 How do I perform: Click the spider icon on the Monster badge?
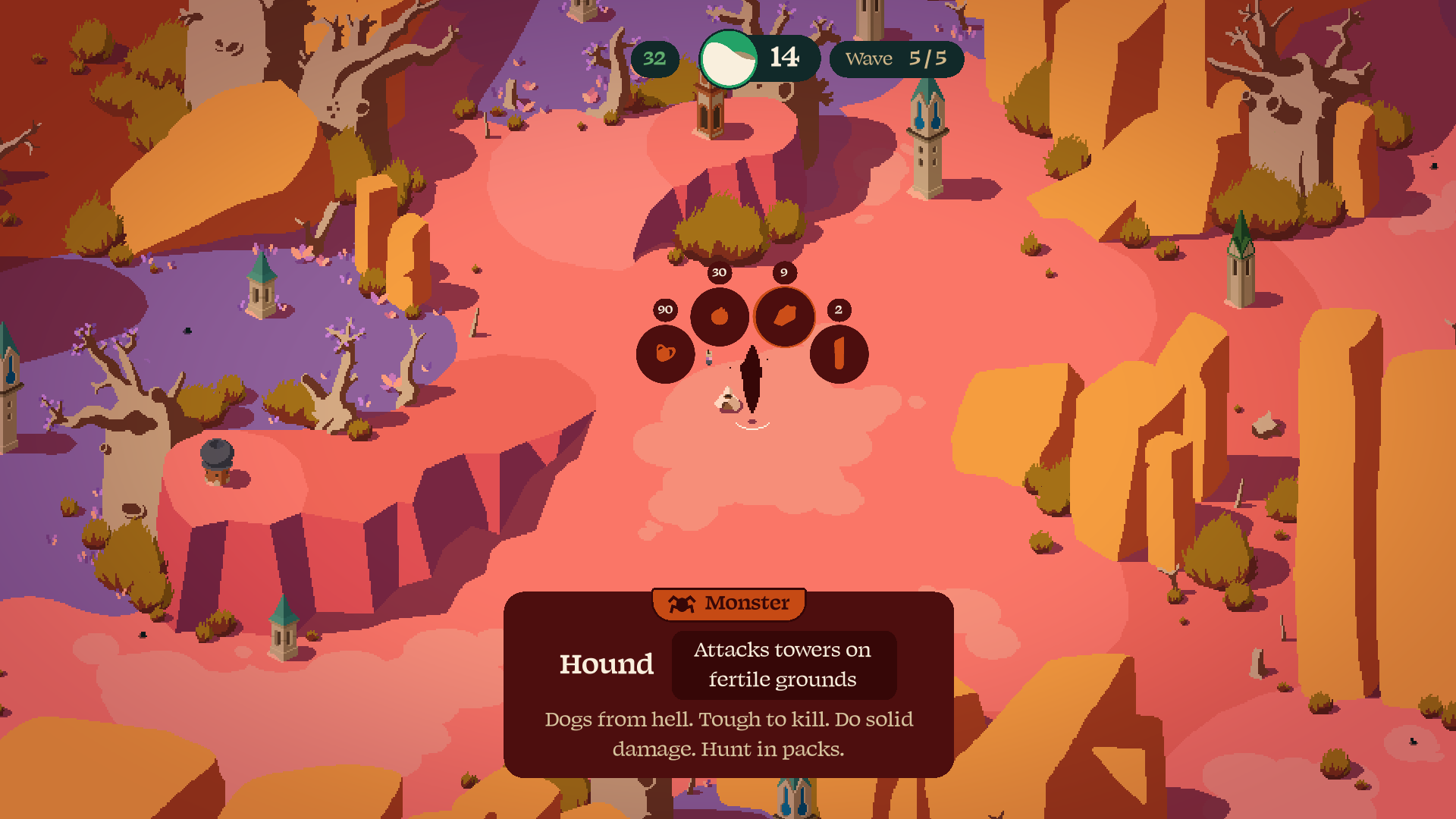pyautogui.click(x=680, y=604)
